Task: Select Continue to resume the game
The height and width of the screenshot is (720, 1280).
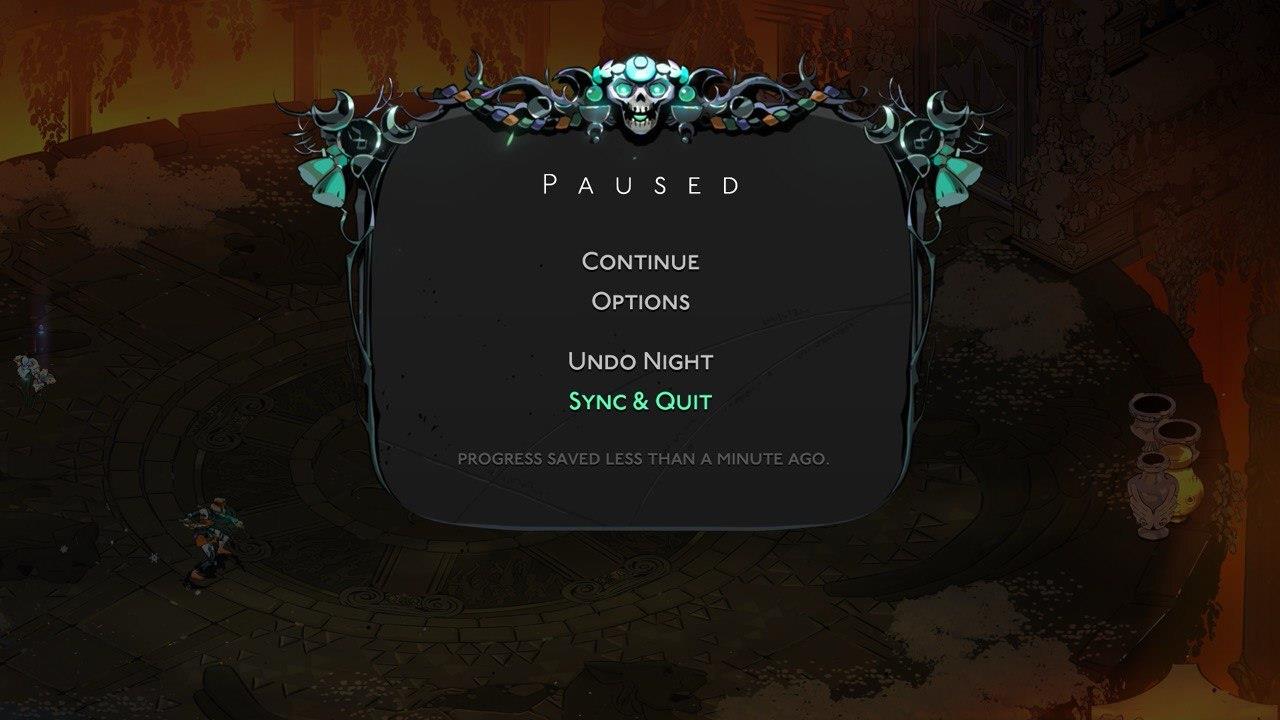Action: pos(640,262)
